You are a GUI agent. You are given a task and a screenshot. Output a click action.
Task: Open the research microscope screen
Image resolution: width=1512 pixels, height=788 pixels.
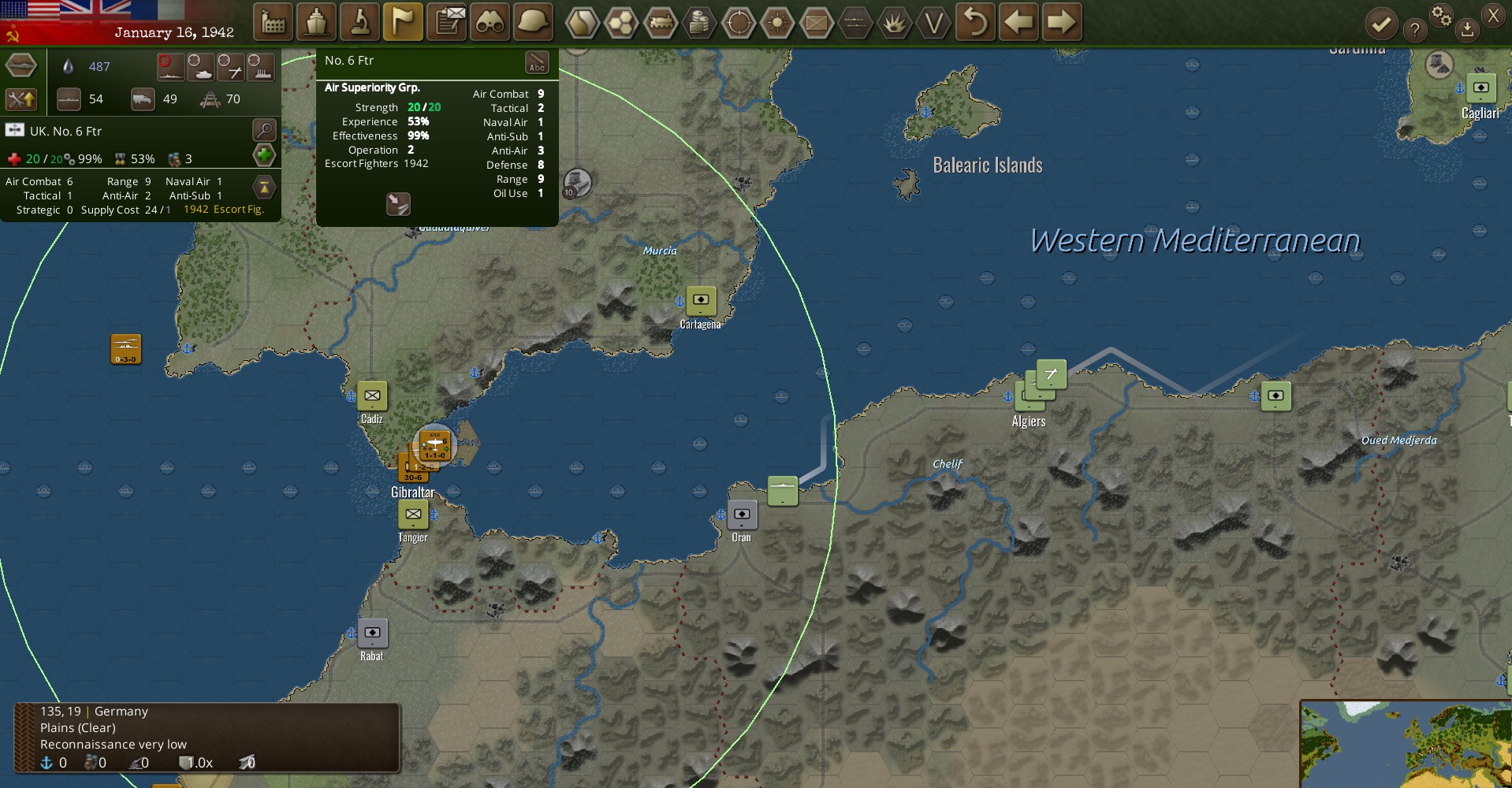pos(359,22)
